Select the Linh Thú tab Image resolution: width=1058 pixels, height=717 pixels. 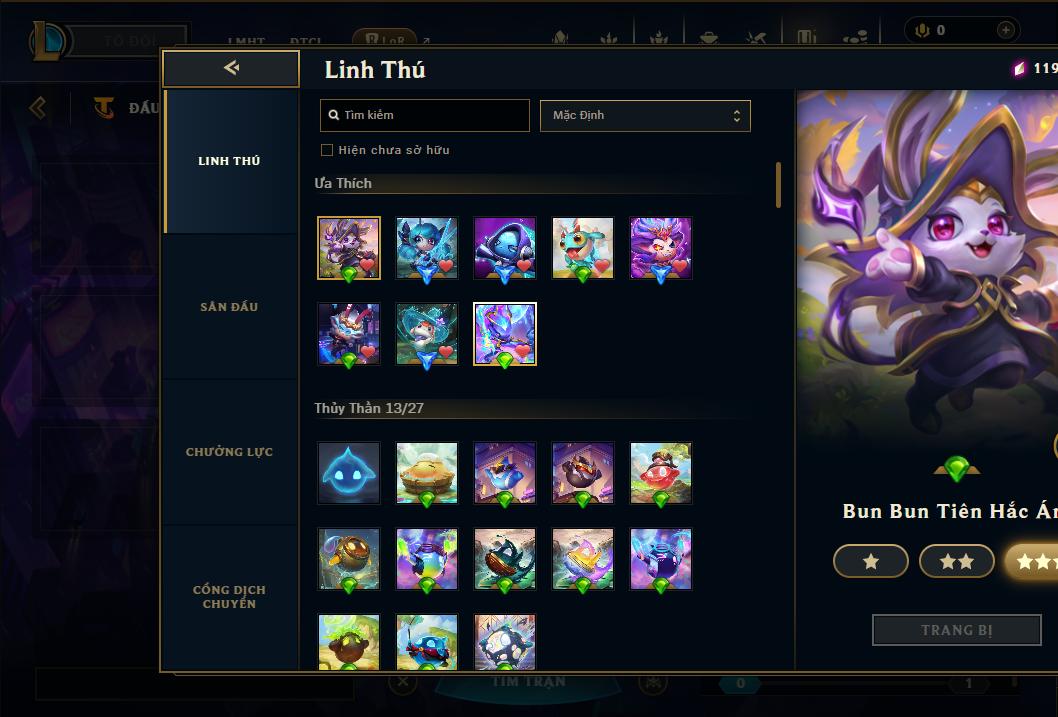229,161
